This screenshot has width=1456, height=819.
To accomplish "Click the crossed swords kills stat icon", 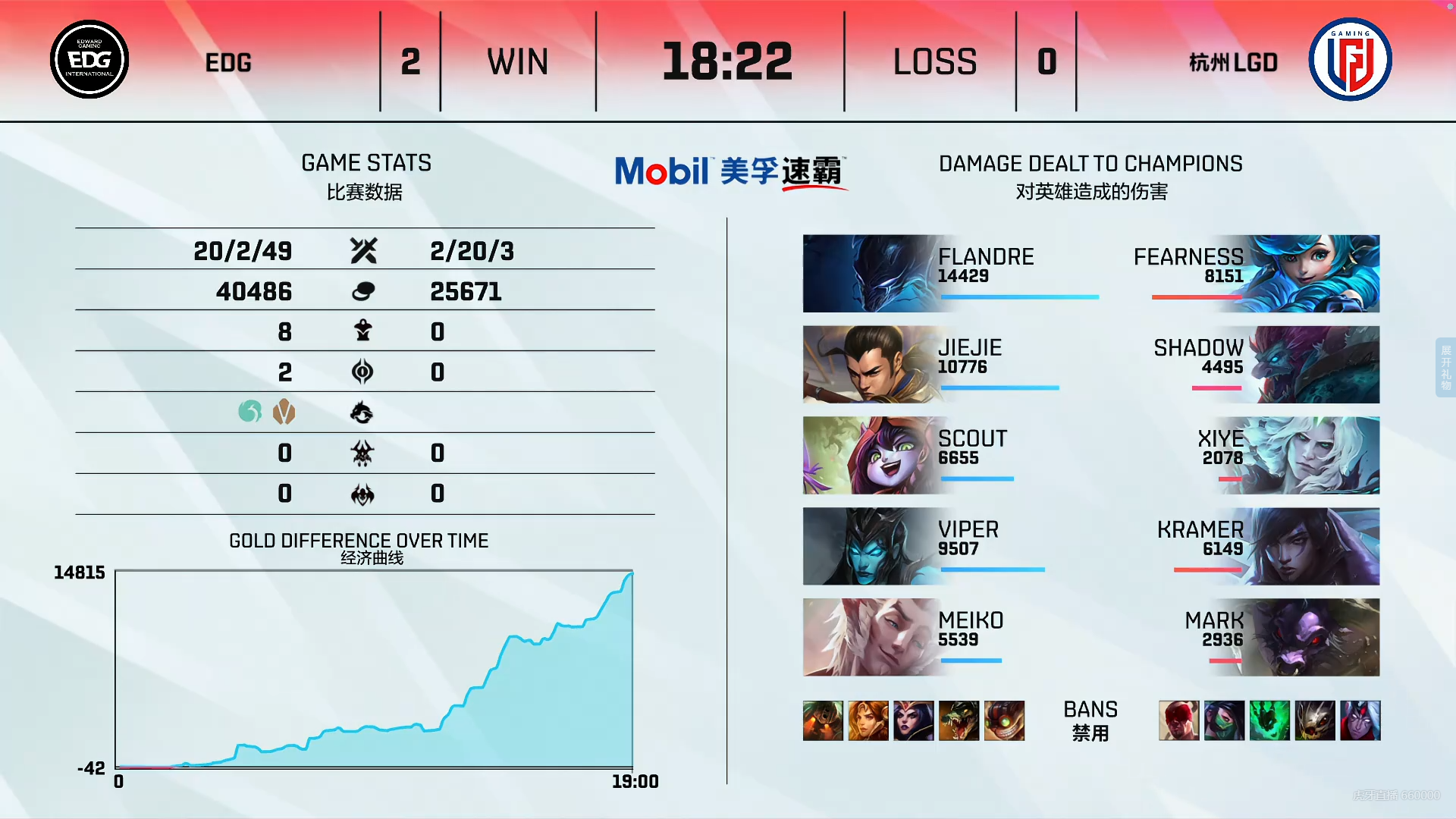I will [x=362, y=250].
